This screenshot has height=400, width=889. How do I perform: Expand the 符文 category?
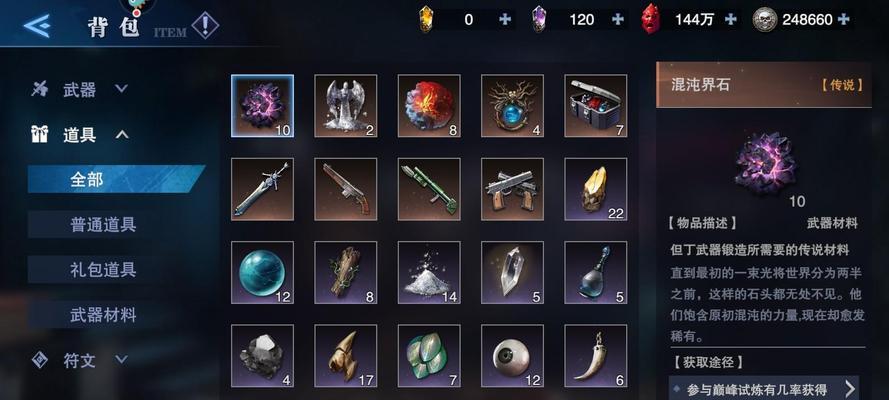pyautogui.click(x=80, y=358)
